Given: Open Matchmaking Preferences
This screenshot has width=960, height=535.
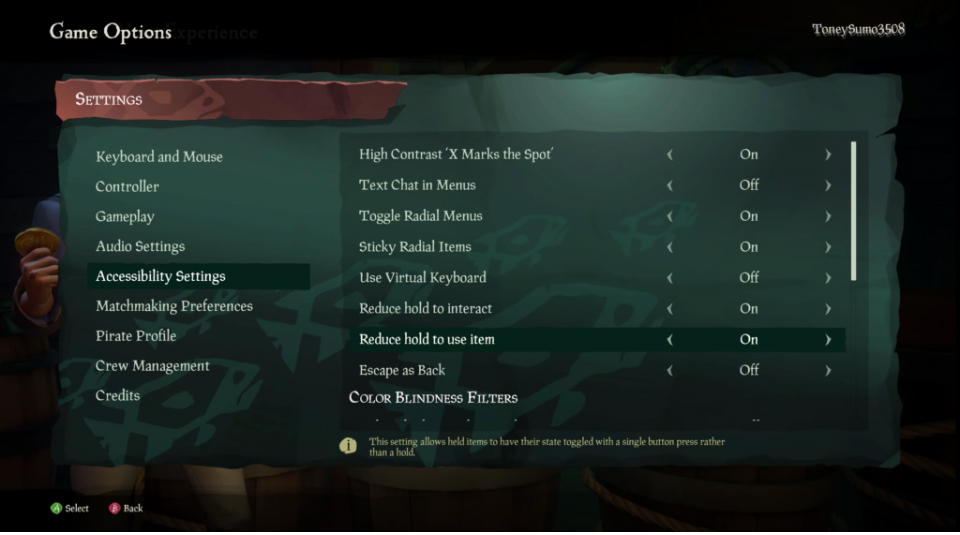Looking at the screenshot, I should pyautogui.click(x=174, y=307).
